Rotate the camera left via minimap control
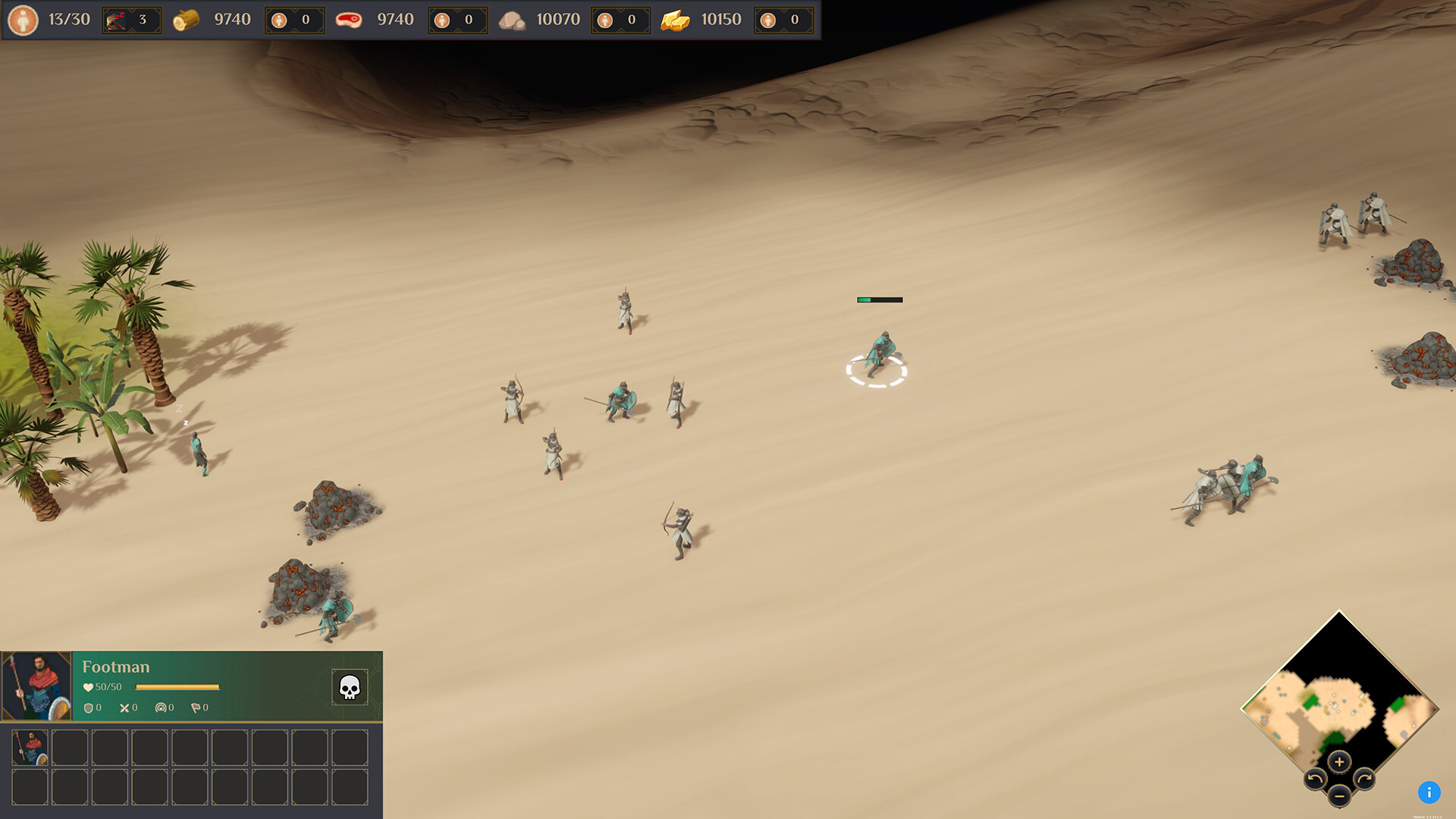 pyautogui.click(x=1315, y=780)
